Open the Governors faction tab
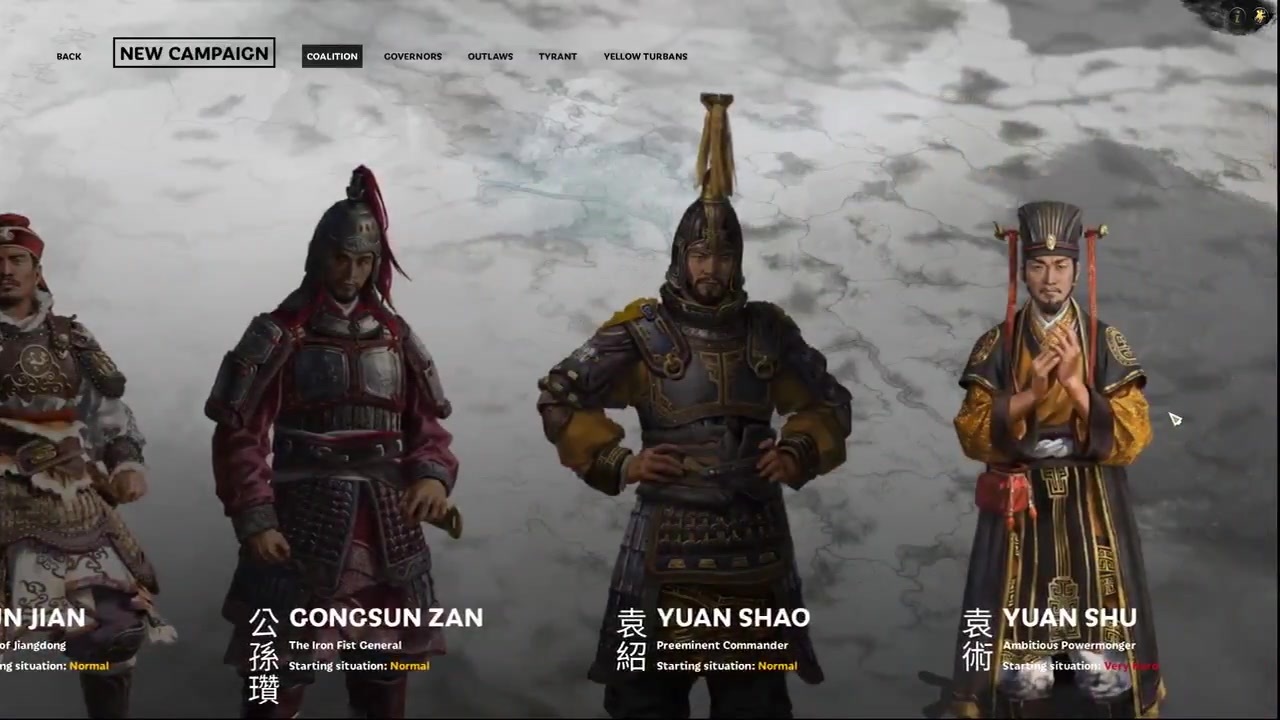The width and height of the screenshot is (1280, 720). coord(412,56)
